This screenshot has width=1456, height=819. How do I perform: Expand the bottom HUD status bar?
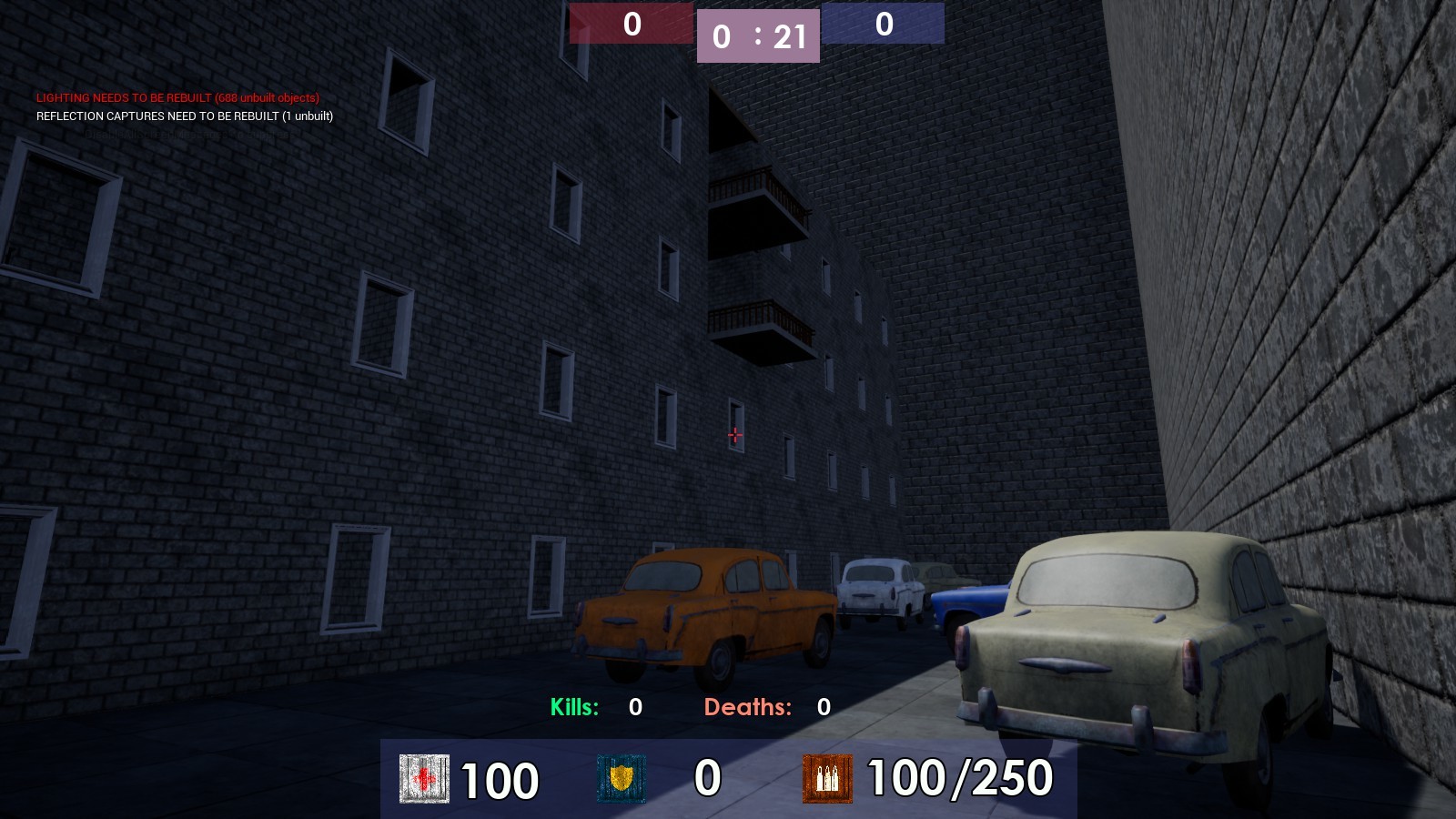coord(728,780)
